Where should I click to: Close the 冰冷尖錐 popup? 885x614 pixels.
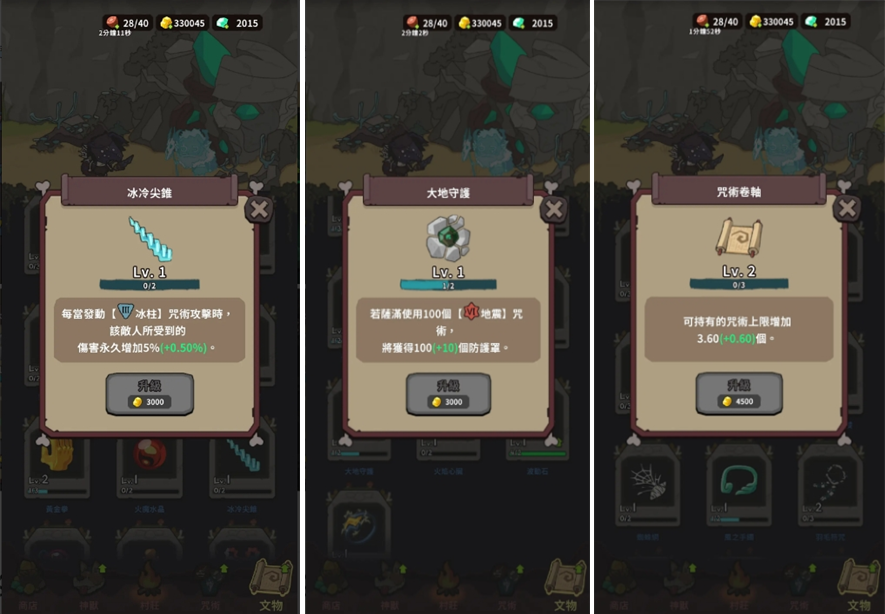click(259, 209)
